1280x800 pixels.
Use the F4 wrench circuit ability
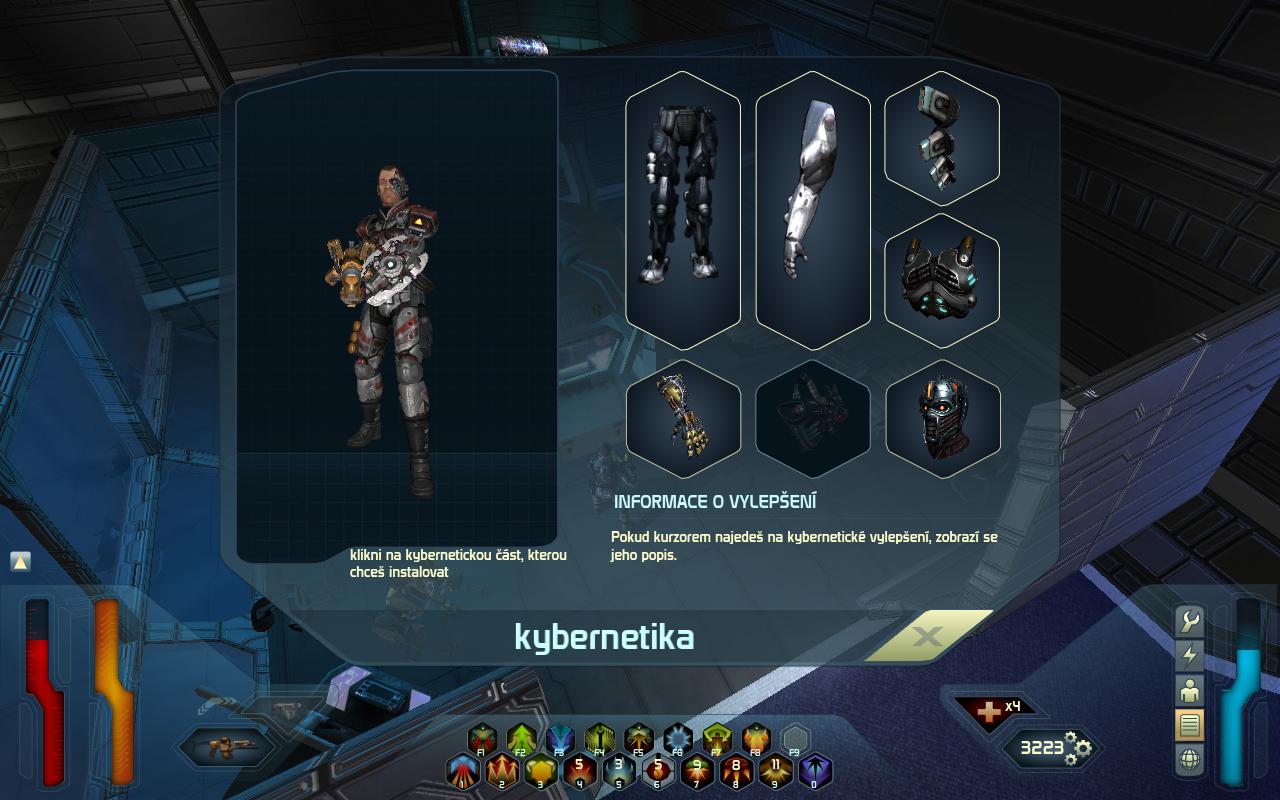click(599, 739)
